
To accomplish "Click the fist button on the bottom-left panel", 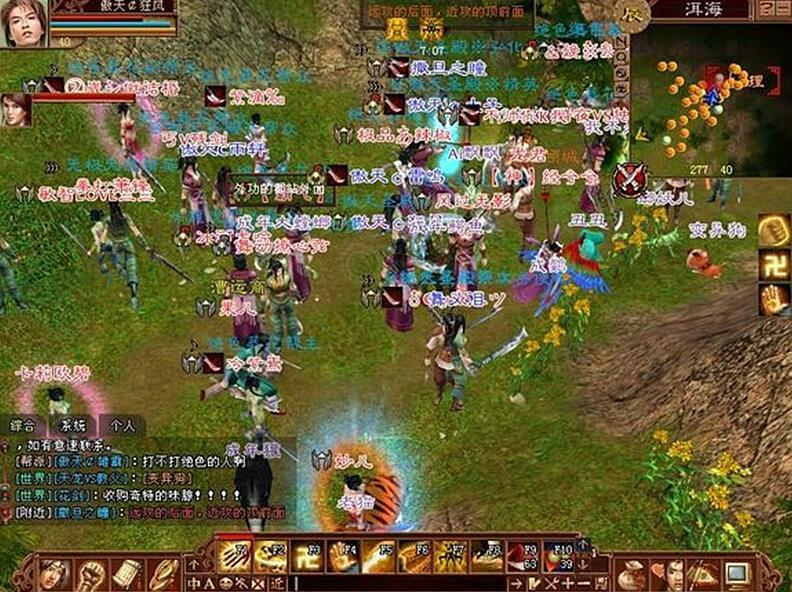I will (92, 575).
